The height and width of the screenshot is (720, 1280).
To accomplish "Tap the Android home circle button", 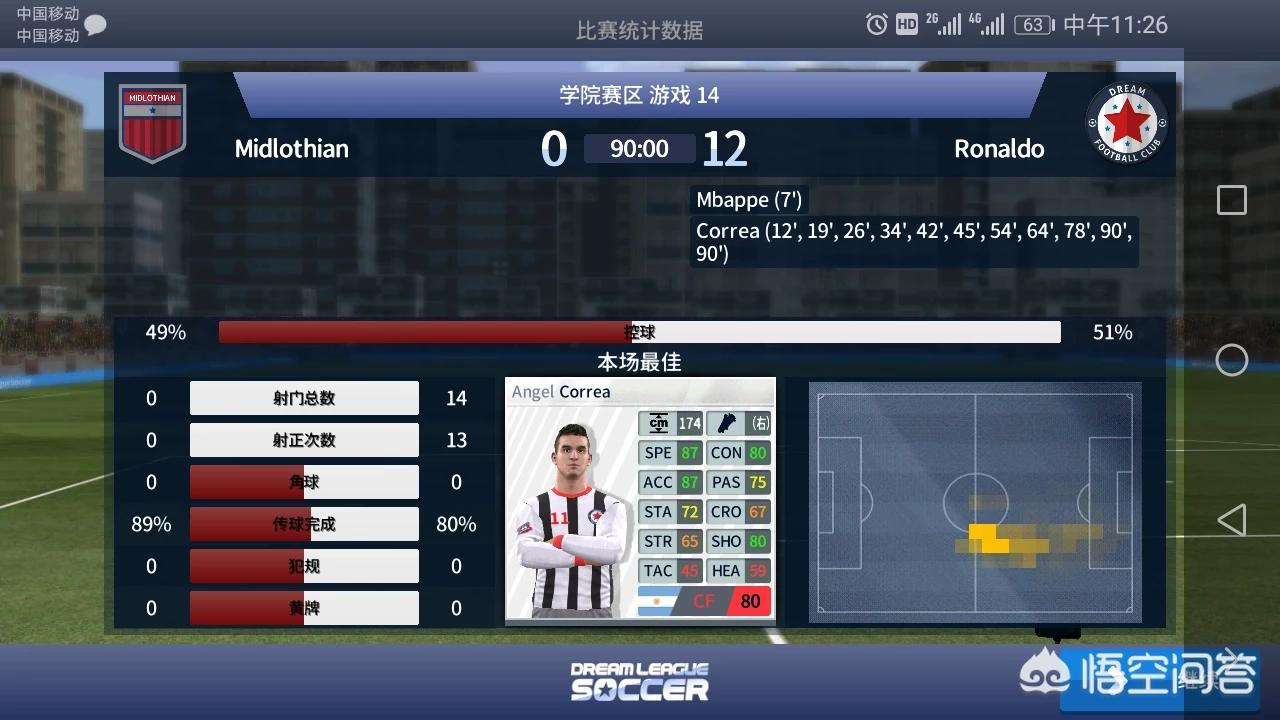I will click(1231, 360).
